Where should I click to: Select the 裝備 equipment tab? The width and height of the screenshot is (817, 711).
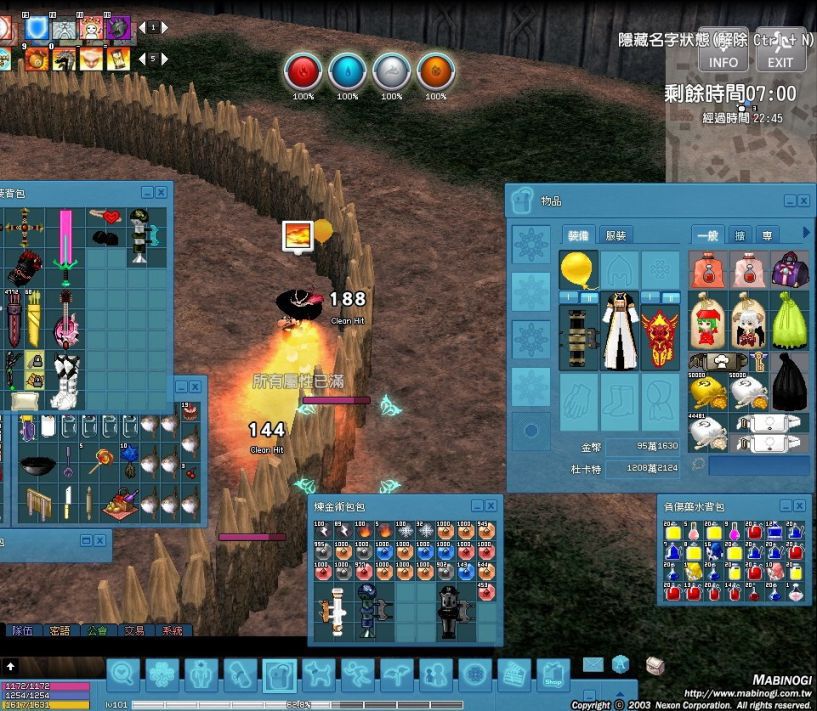[x=578, y=235]
